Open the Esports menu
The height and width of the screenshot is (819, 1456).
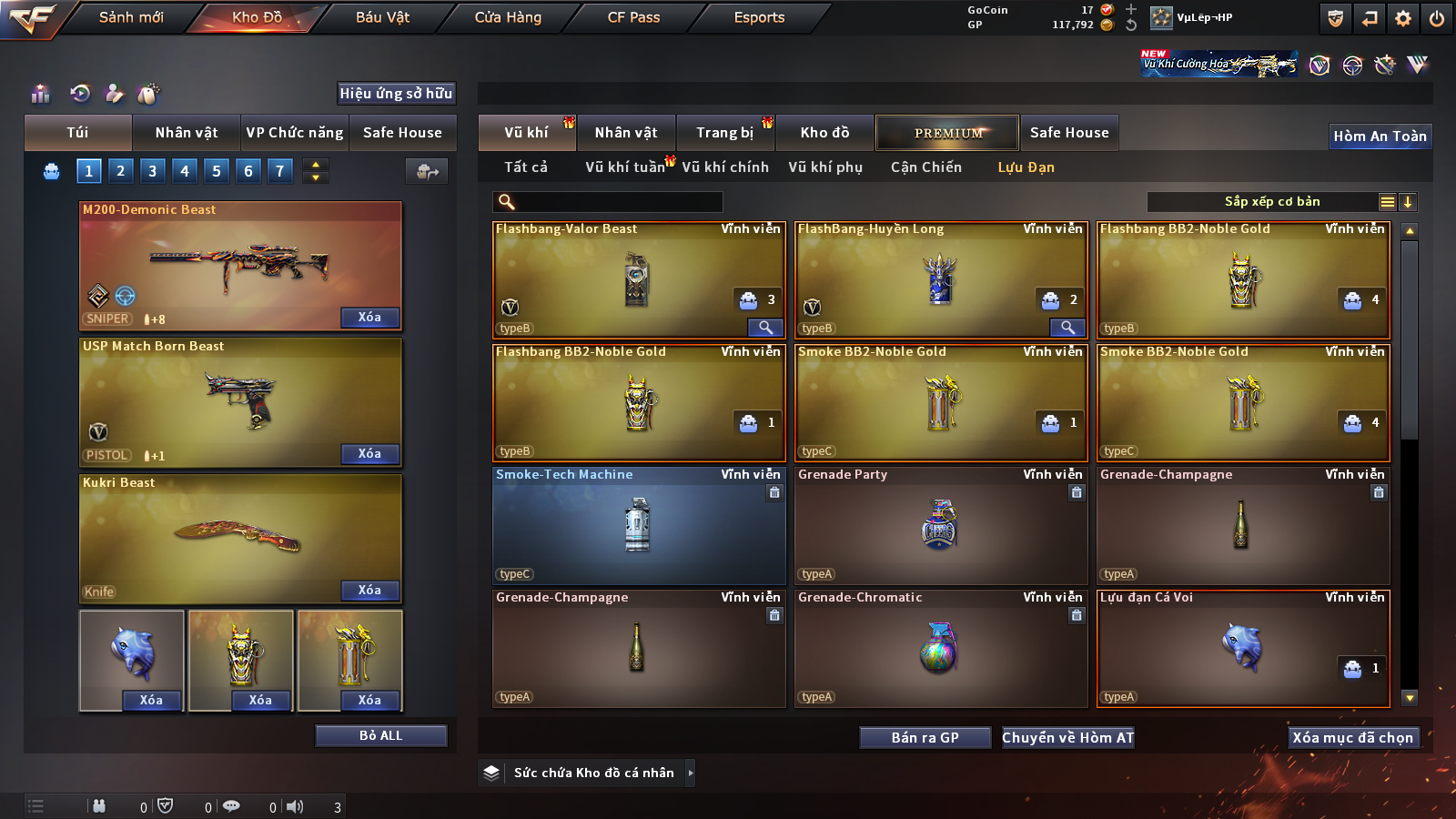tap(759, 17)
